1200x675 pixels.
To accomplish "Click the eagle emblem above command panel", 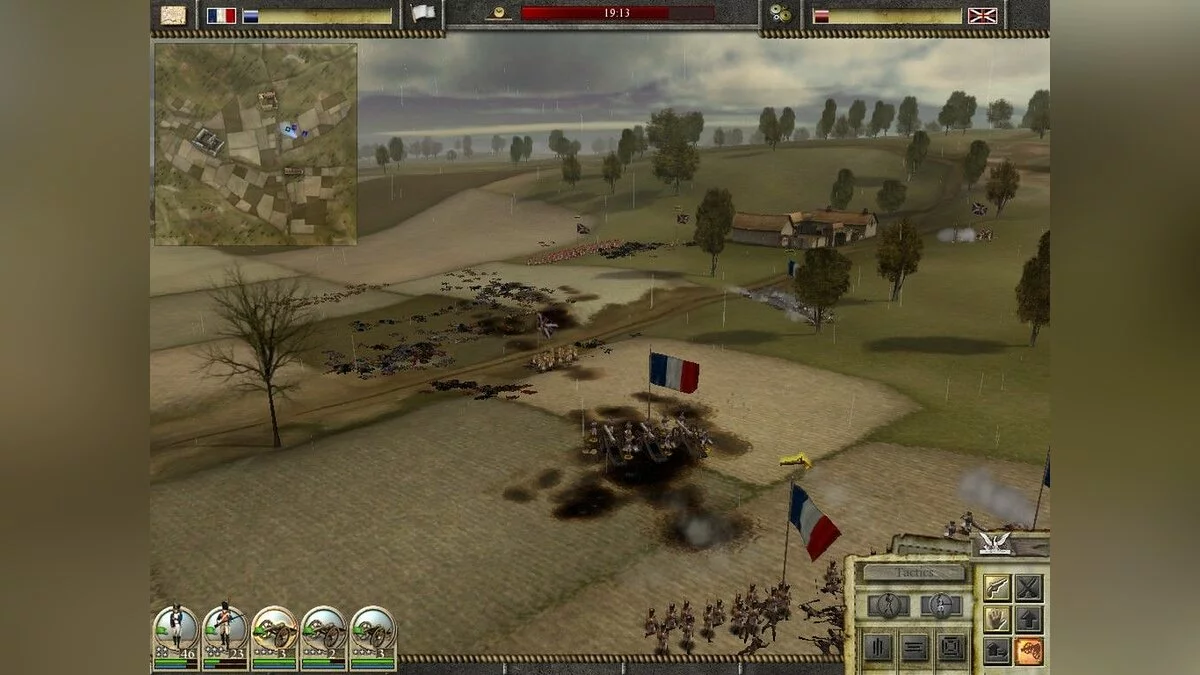I will tap(994, 543).
